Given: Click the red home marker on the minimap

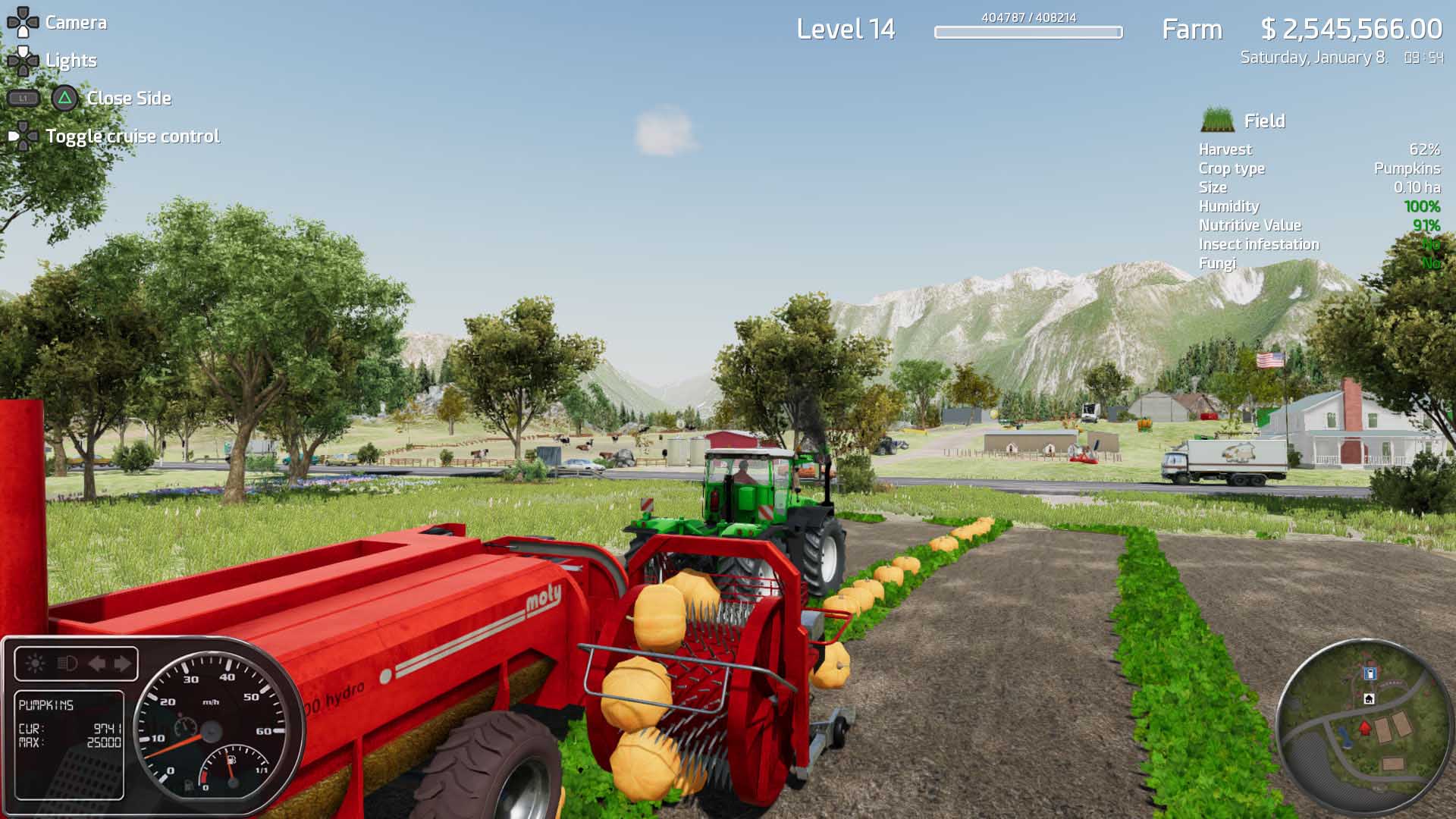Looking at the screenshot, I should pyautogui.click(x=1365, y=728).
